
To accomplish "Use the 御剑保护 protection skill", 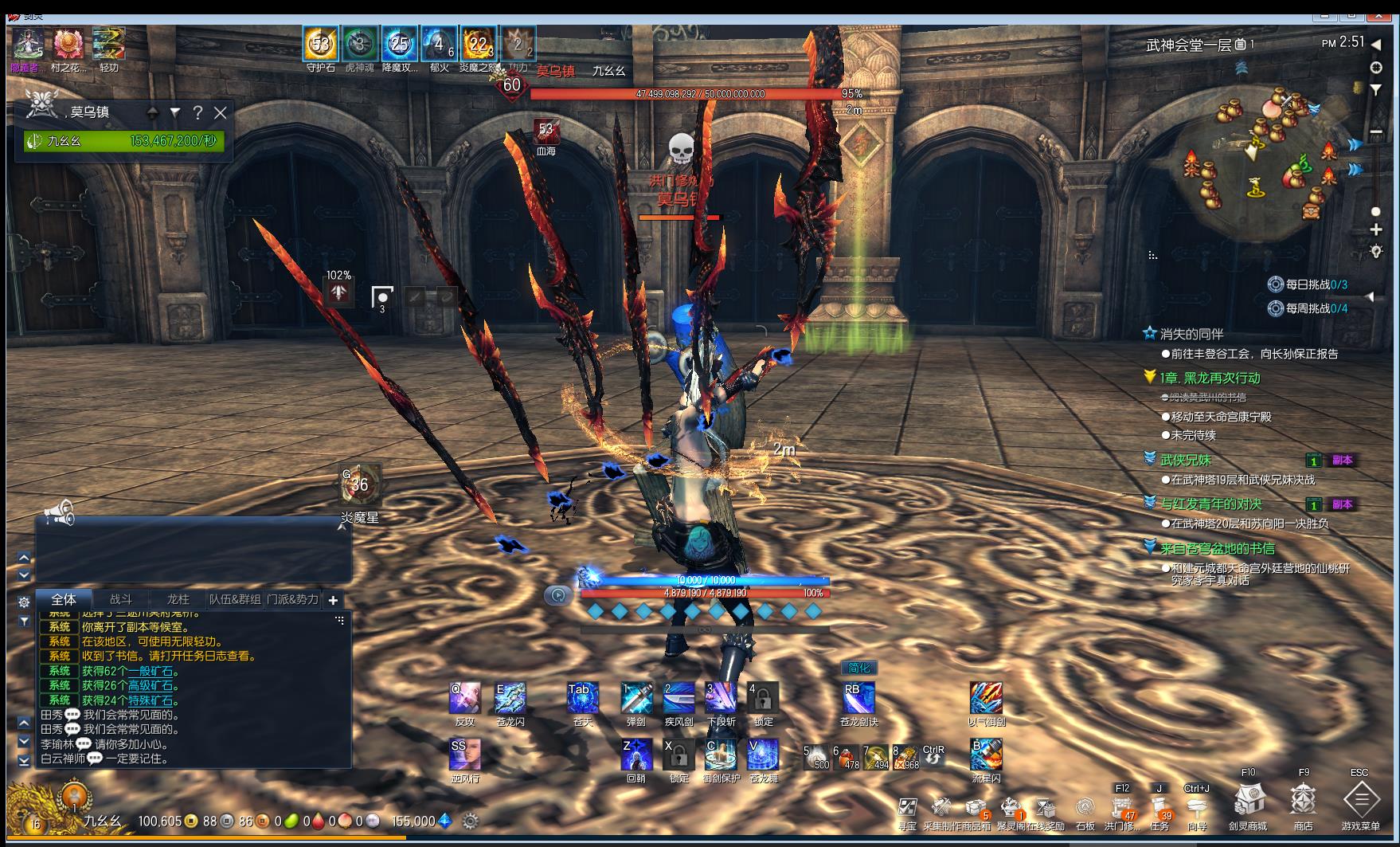I will click(721, 755).
